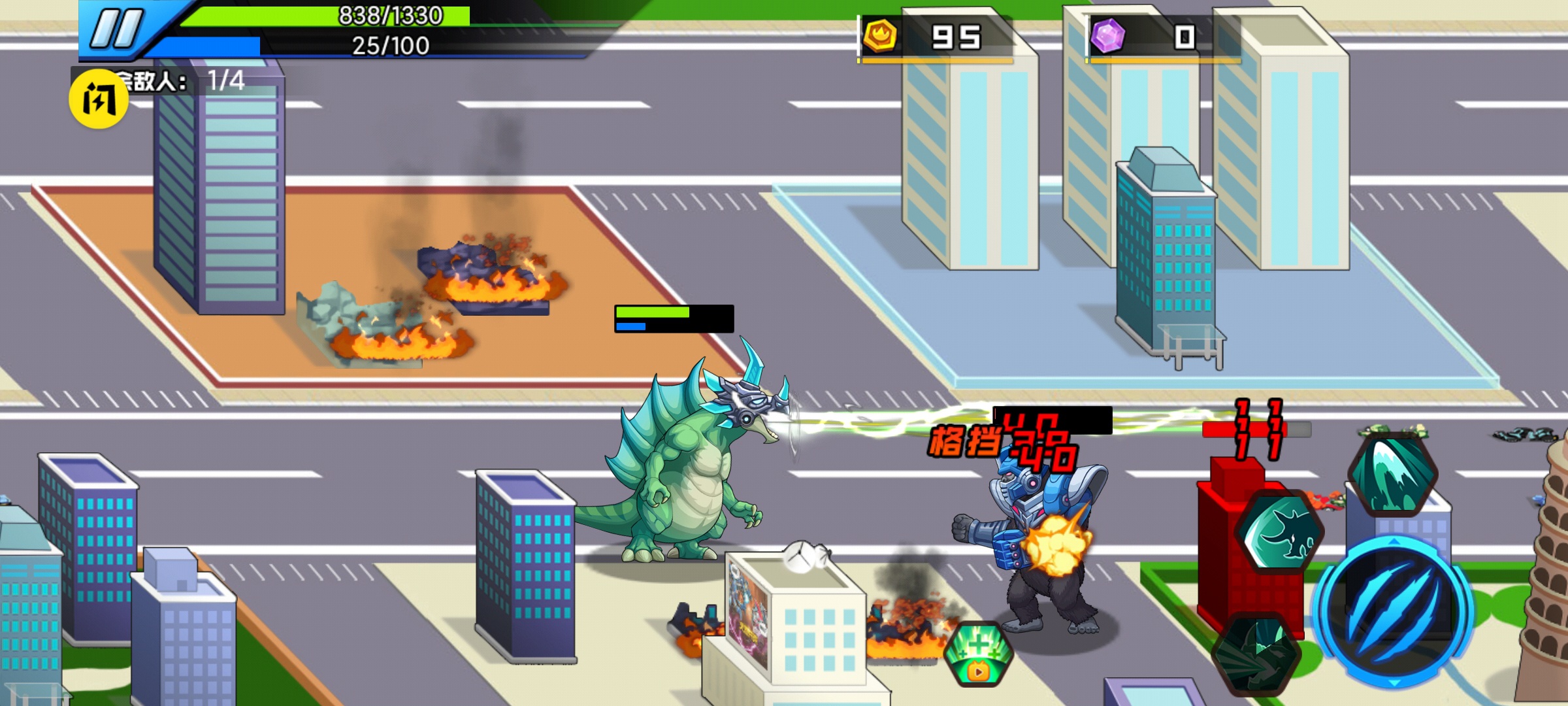This screenshot has height=706, width=1568.
Task: Trigger the darkened breath skill on cooldown
Action: (1256, 654)
